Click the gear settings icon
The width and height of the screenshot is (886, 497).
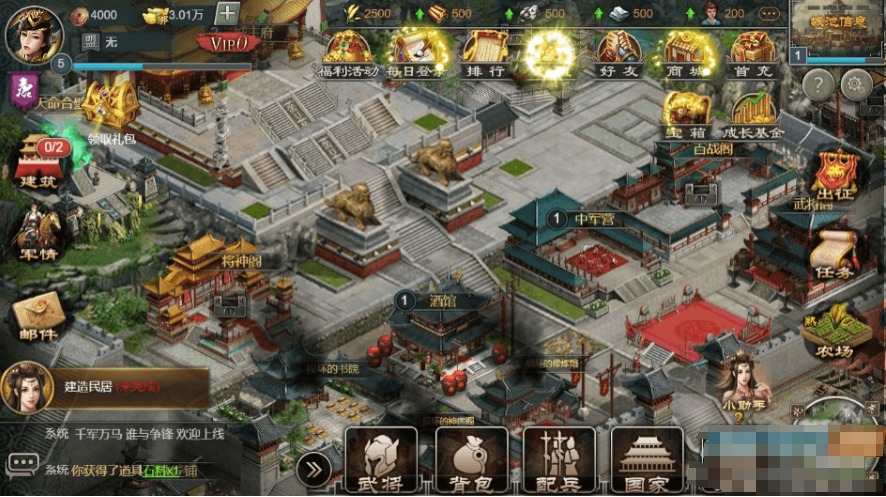pos(855,86)
